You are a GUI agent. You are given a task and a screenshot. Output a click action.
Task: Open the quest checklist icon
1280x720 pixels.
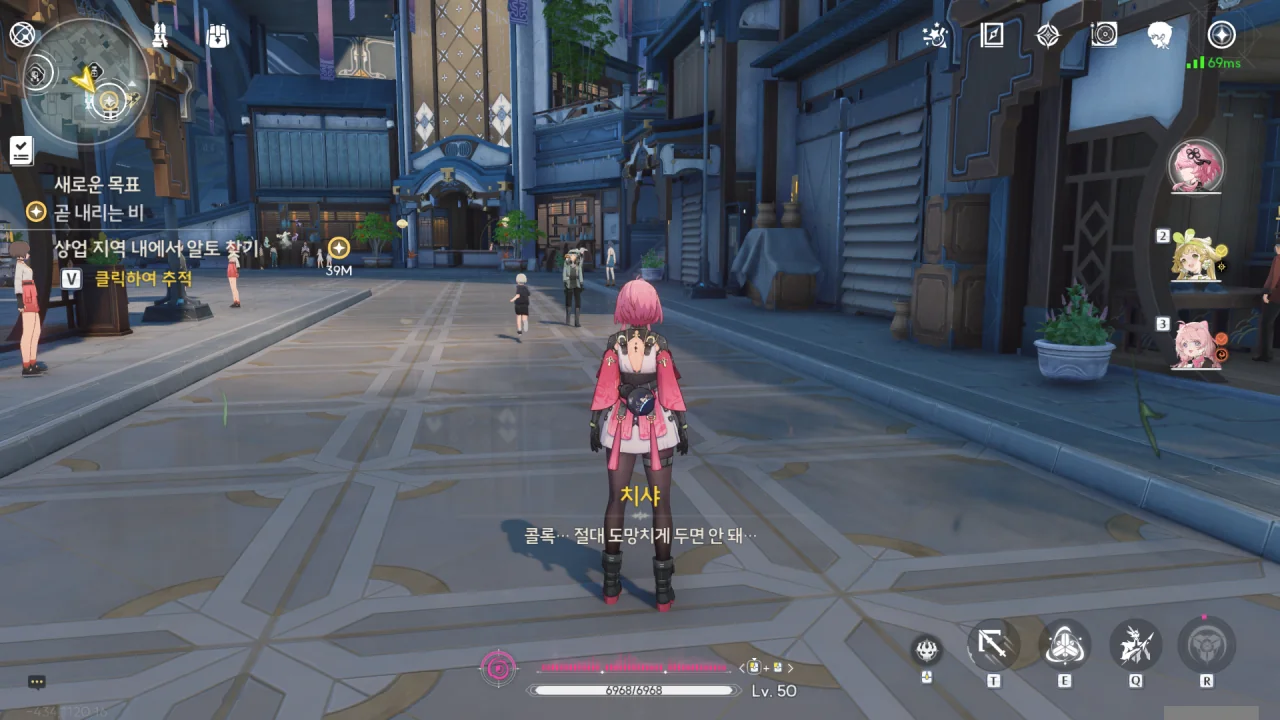[x=21, y=150]
